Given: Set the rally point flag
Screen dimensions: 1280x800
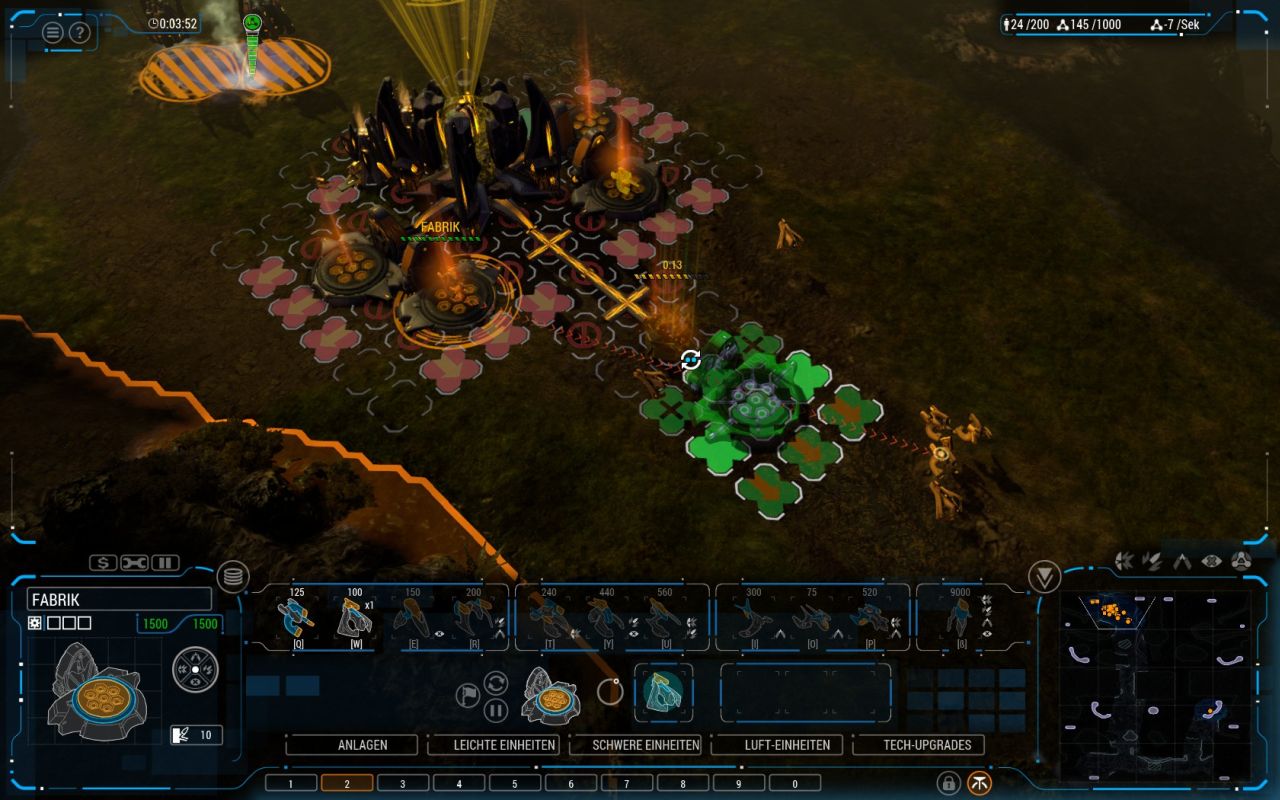Looking at the screenshot, I should point(468,695).
